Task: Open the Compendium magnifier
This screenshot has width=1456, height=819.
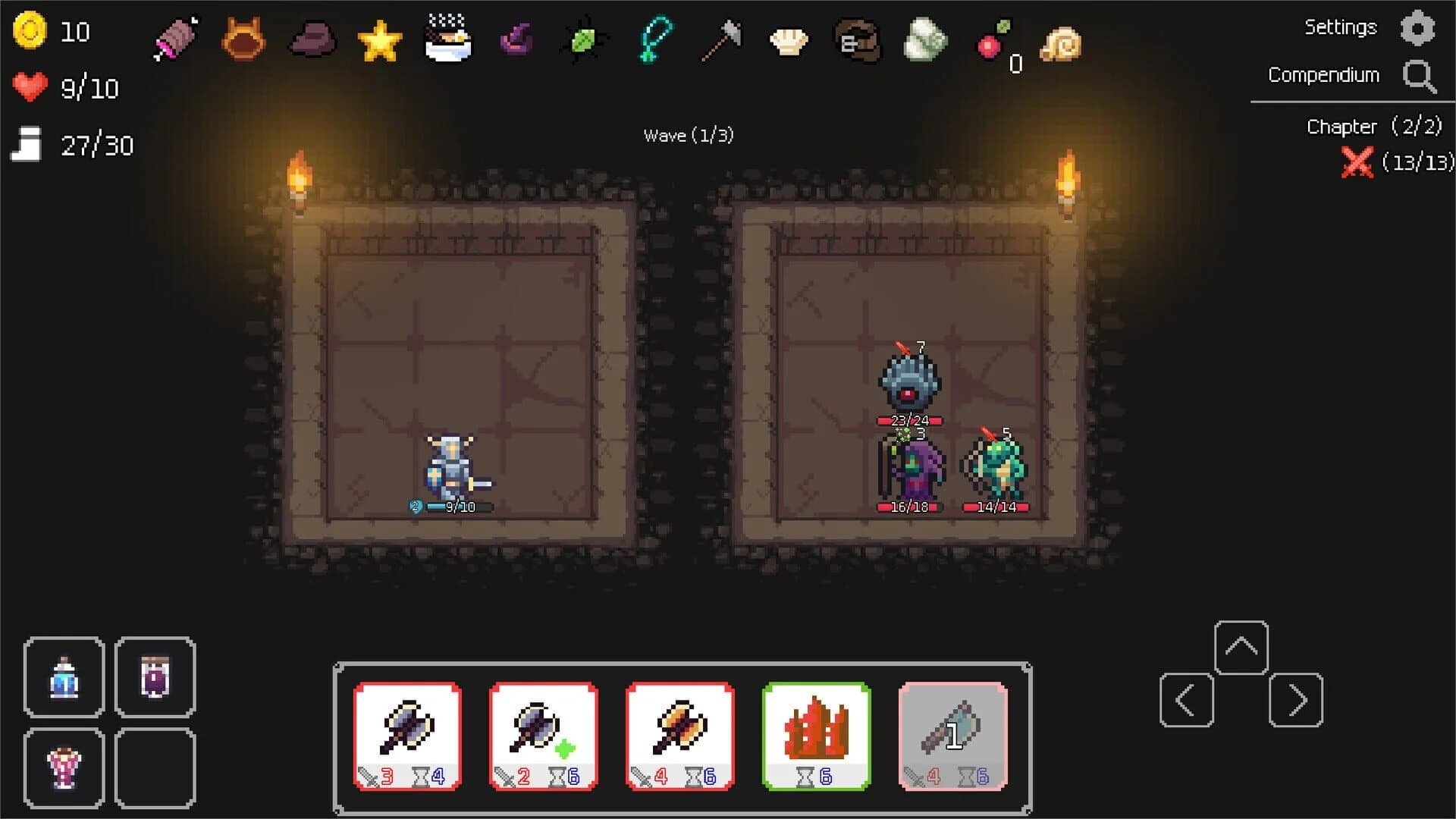Action: click(x=1420, y=76)
